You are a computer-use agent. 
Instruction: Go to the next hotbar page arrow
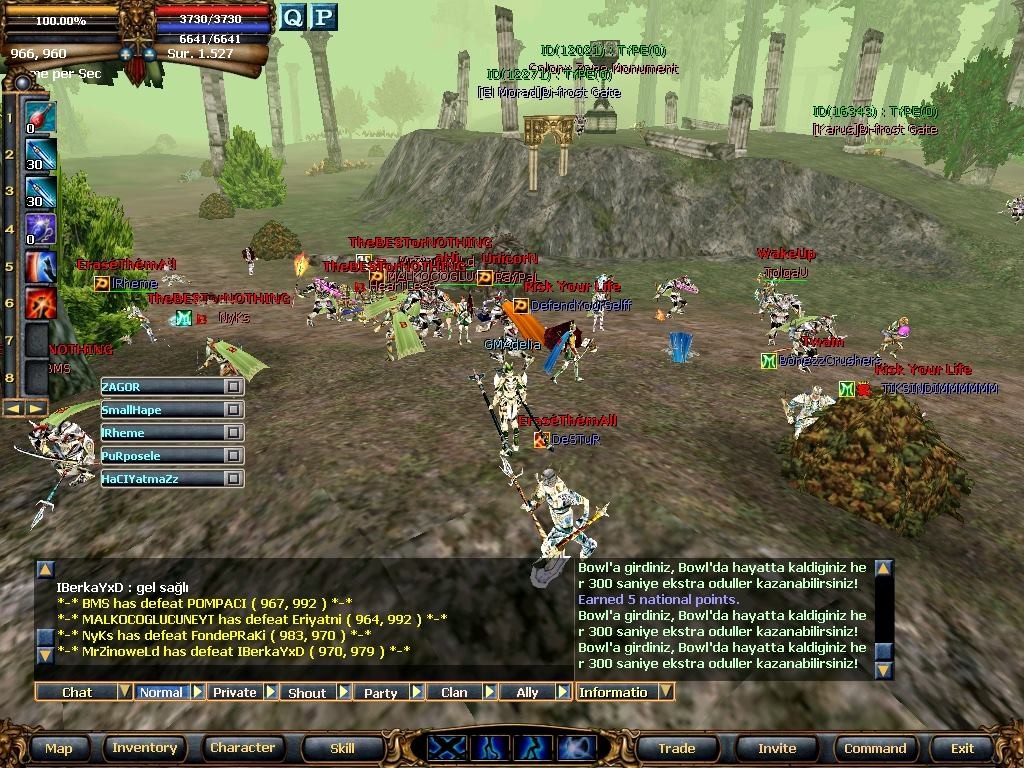[x=36, y=408]
